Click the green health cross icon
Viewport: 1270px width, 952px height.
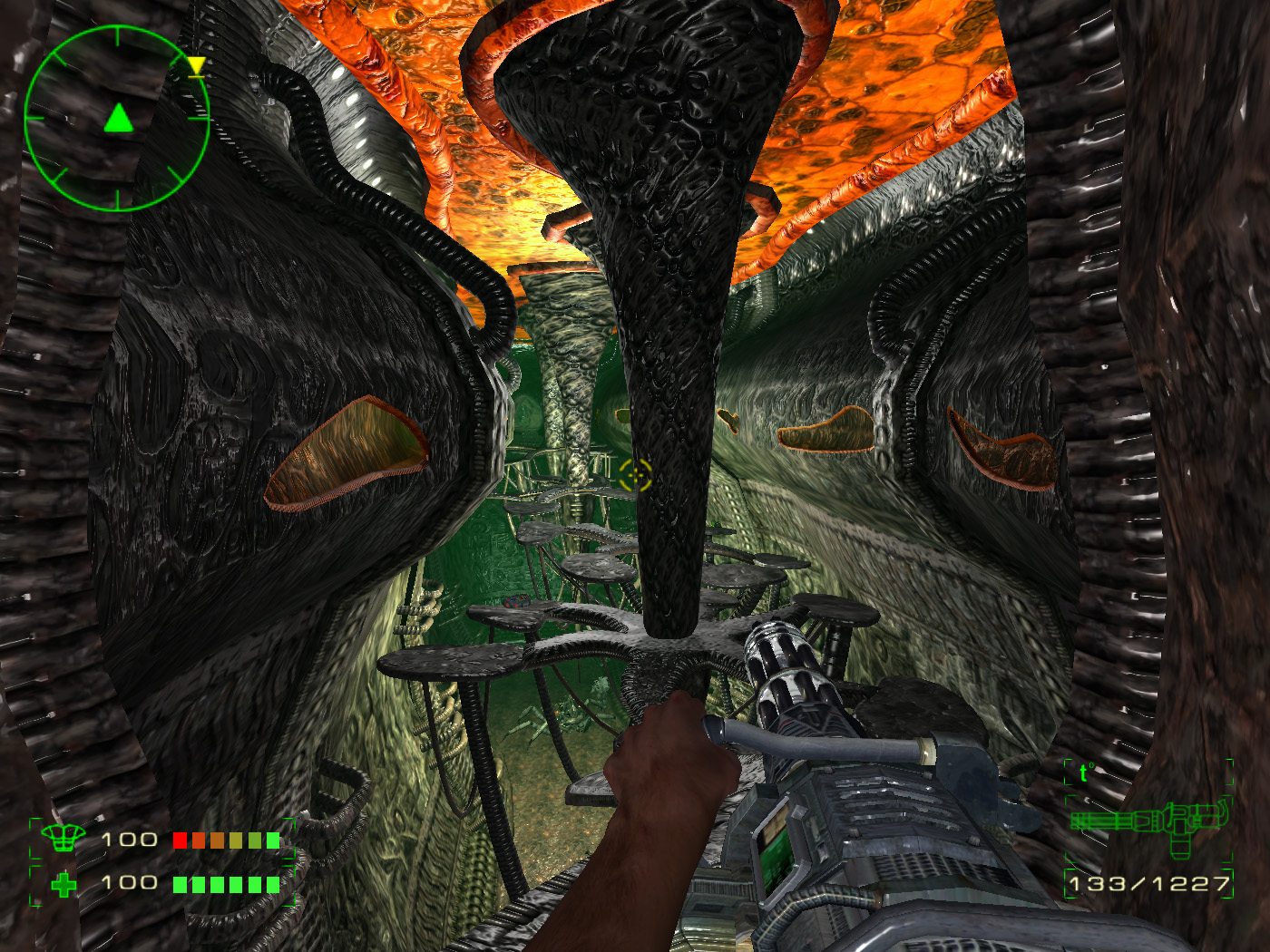(63, 884)
